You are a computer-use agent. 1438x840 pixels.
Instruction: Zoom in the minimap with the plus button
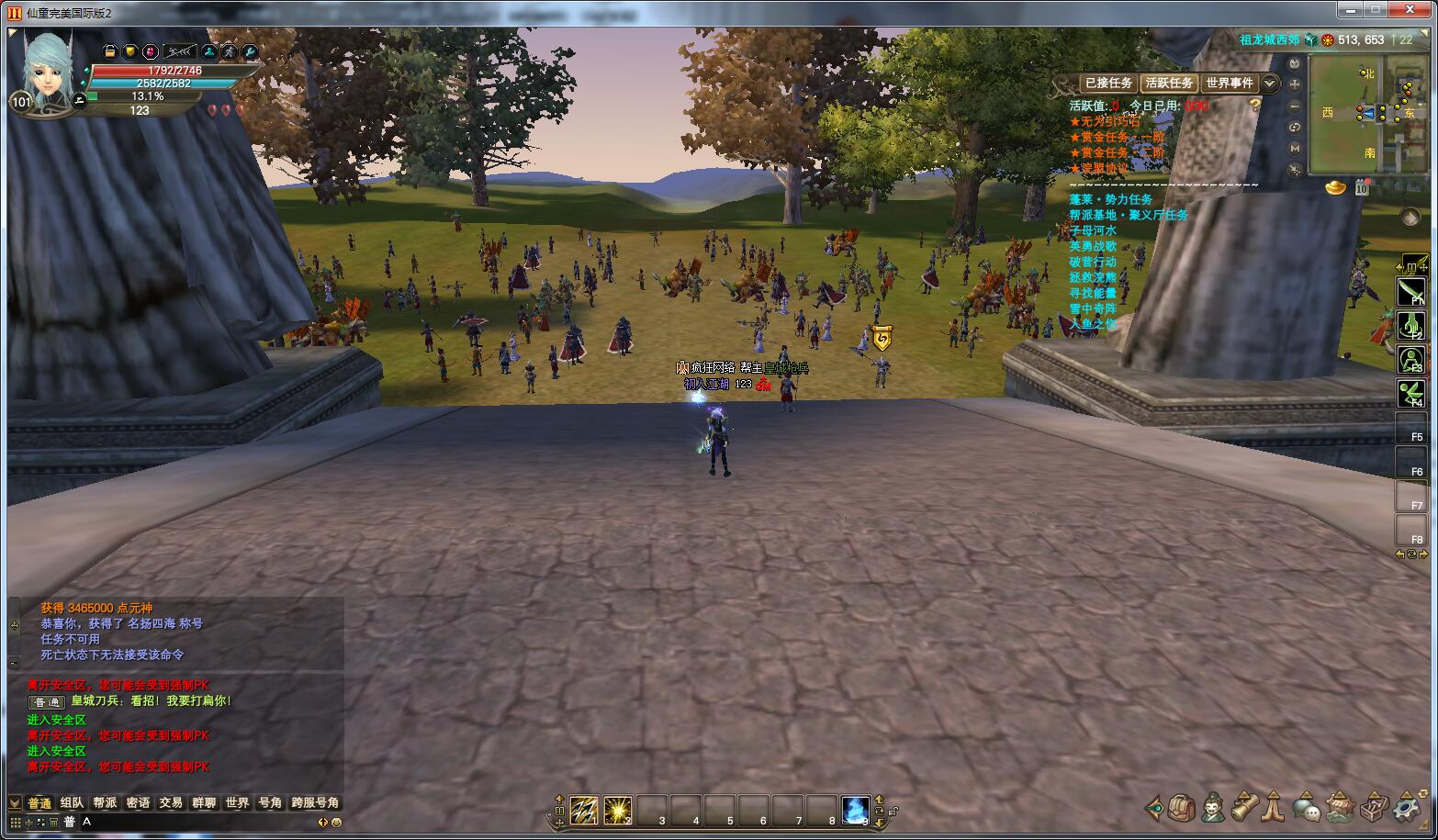coord(1295,84)
